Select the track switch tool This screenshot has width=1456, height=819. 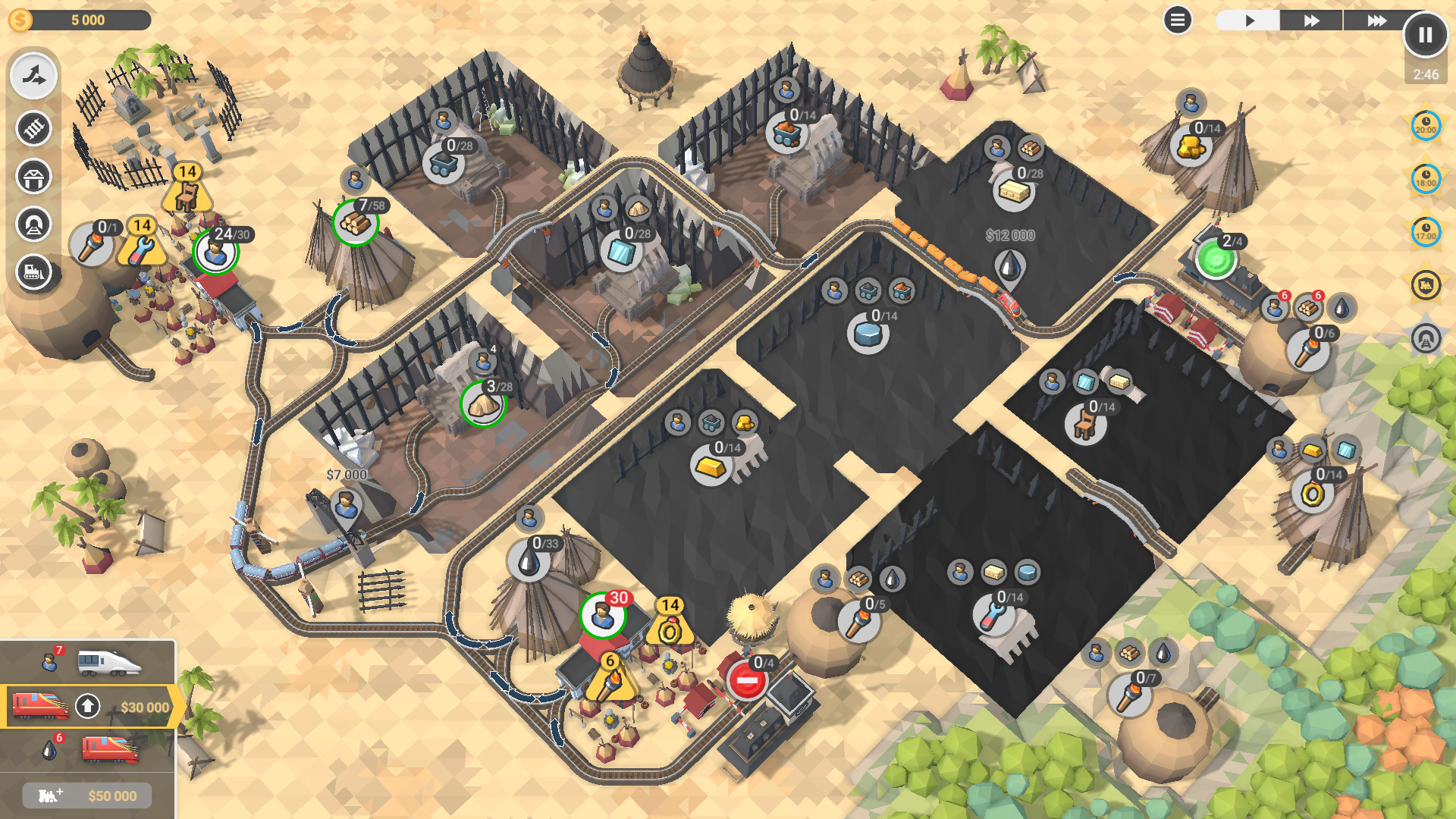pos(33,76)
